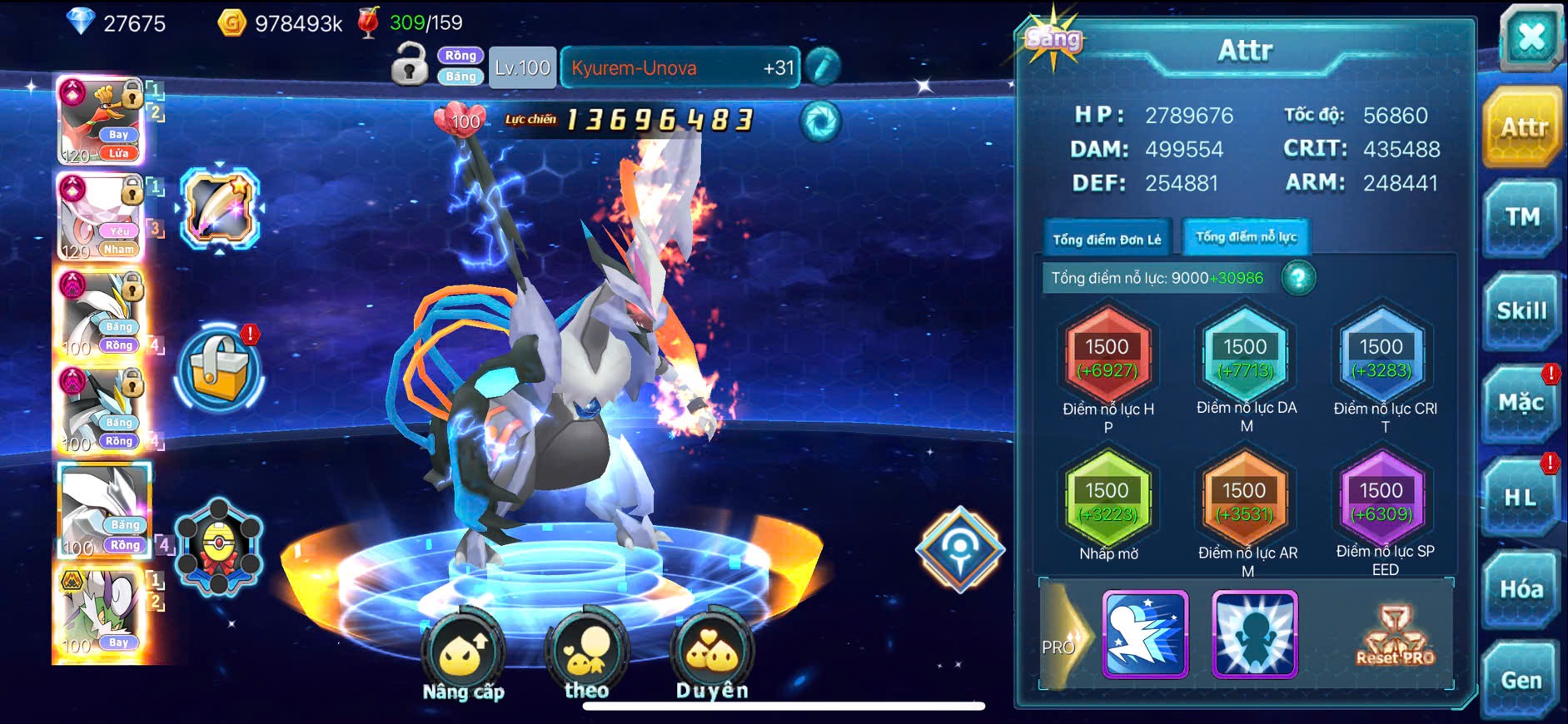Show the Tổng điểm Đơn Lẻ tab
Screen dimensions: 1568x724
(x=1107, y=240)
